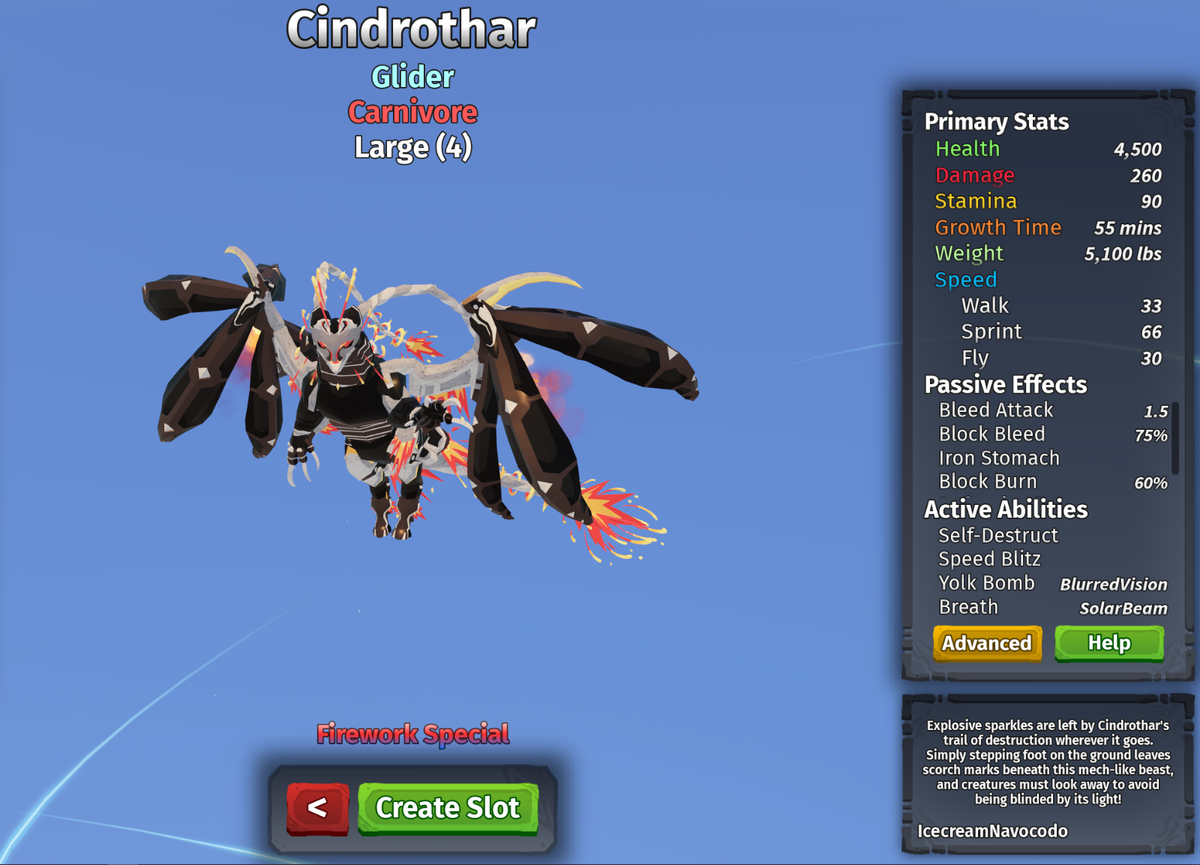Select the Self-Destruct active ability entry

tap(998, 535)
